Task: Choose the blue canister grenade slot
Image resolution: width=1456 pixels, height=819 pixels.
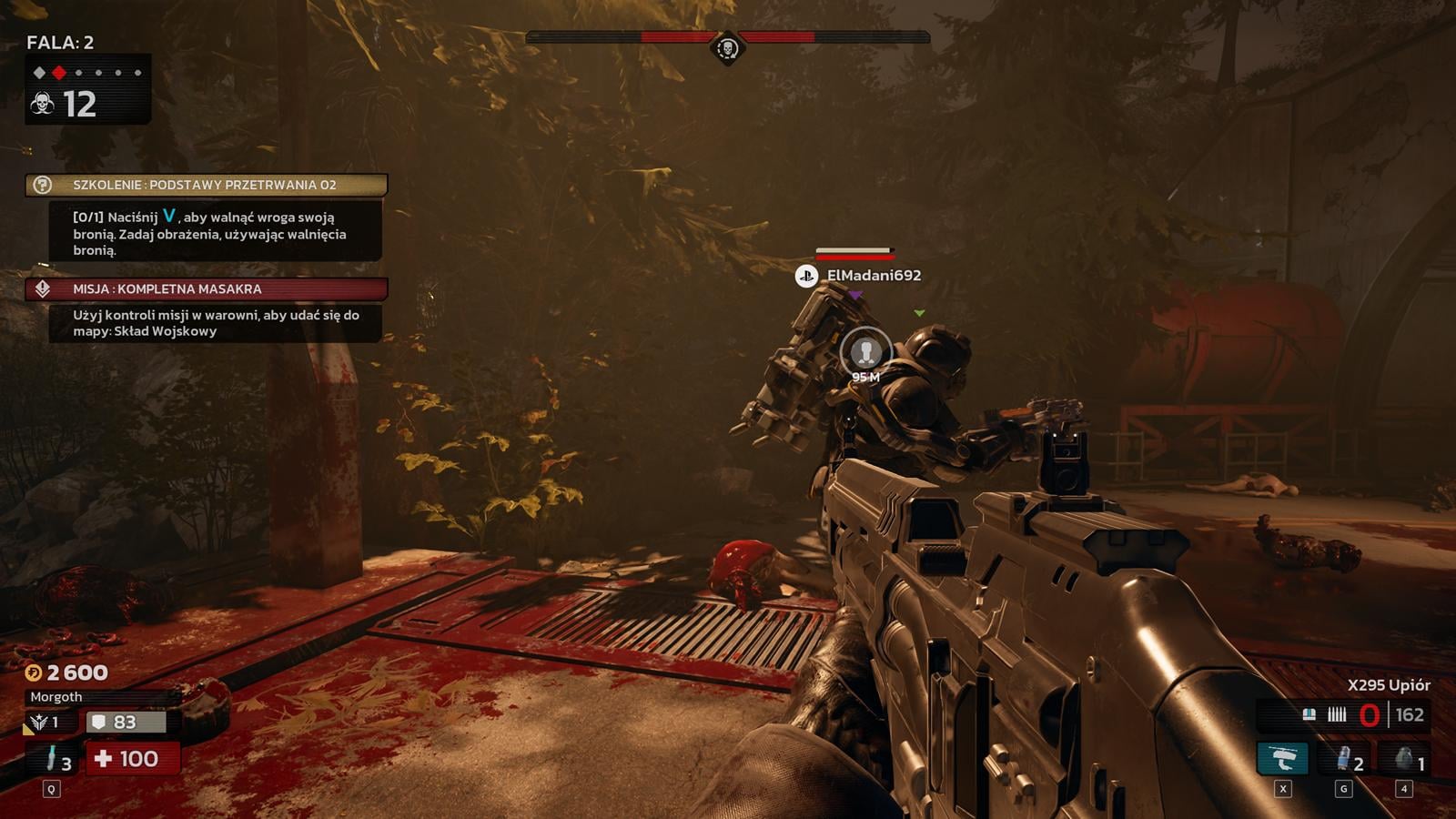Action: click(x=1344, y=758)
